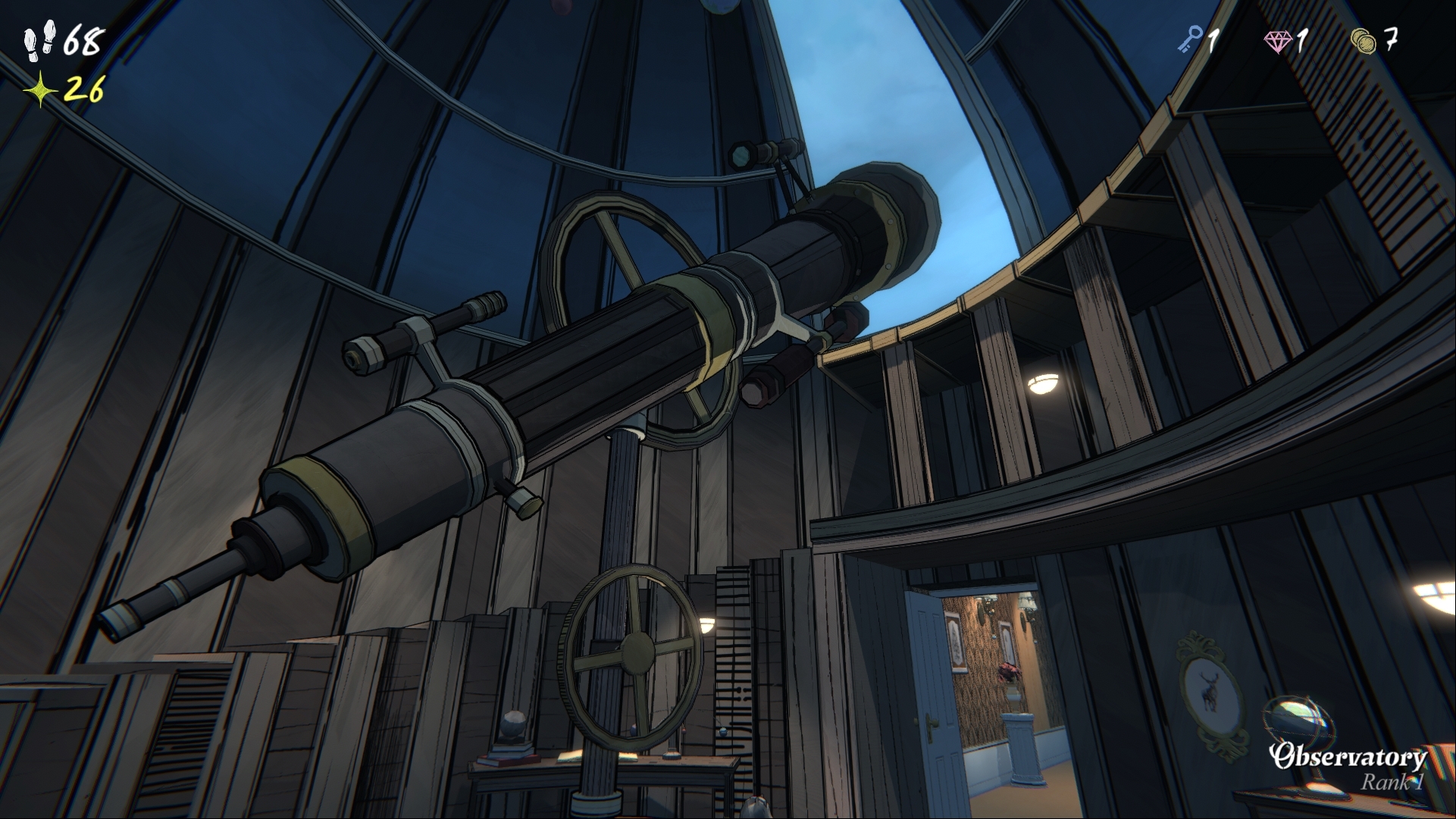Image resolution: width=1456 pixels, height=819 pixels.
Task: Select the pink gem icon
Action: (1278, 40)
